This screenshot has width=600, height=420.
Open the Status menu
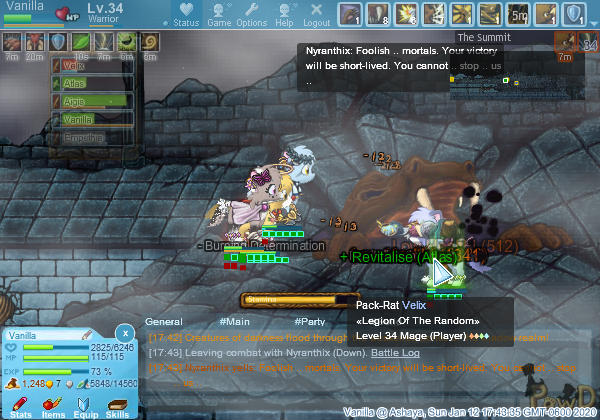click(x=186, y=14)
